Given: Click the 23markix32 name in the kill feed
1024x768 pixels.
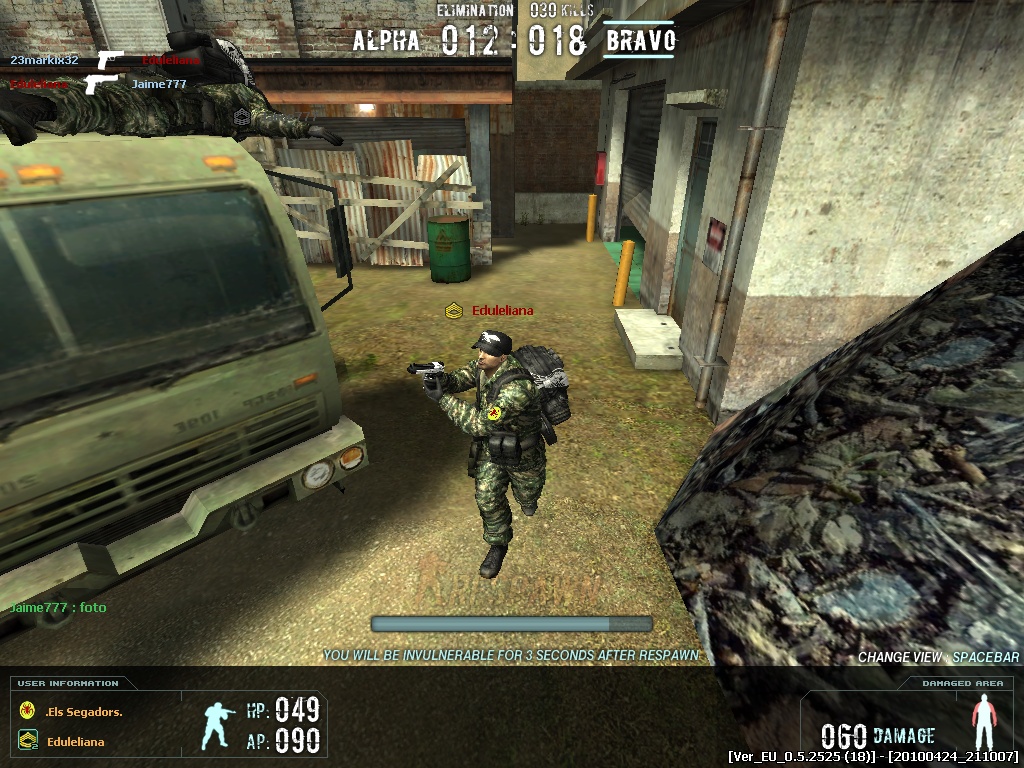Looking at the screenshot, I should (44, 60).
